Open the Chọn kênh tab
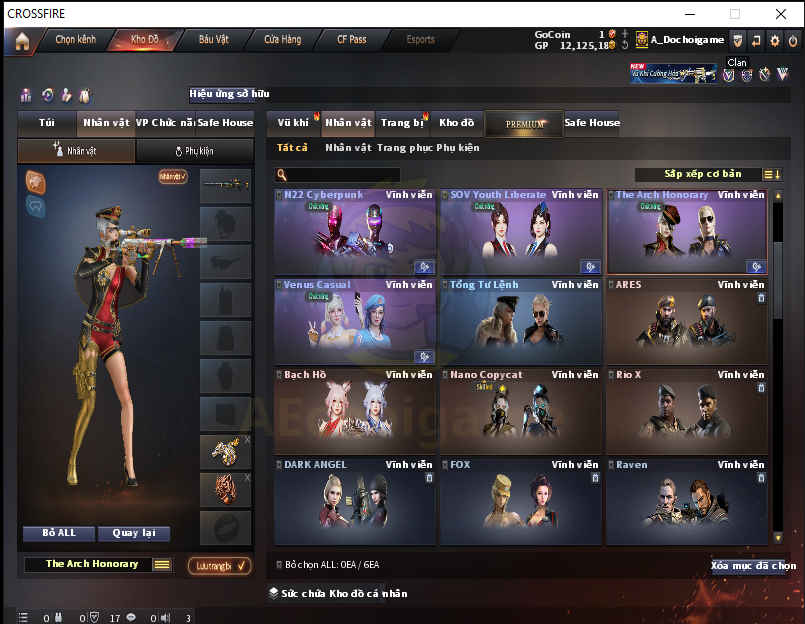This screenshot has height=624, width=805. point(75,40)
